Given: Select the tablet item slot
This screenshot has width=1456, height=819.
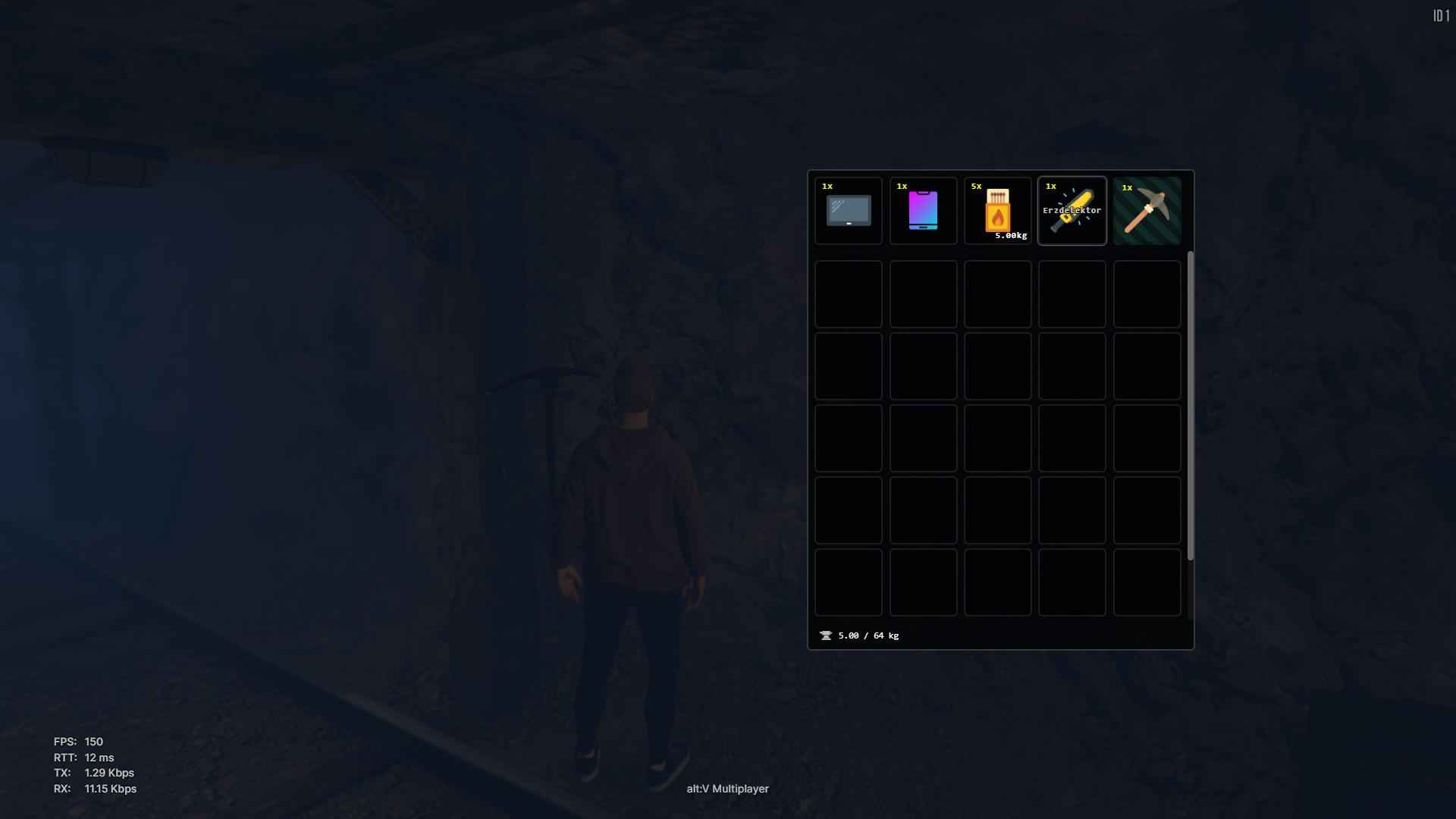Looking at the screenshot, I should pyautogui.click(x=848, y=211).
